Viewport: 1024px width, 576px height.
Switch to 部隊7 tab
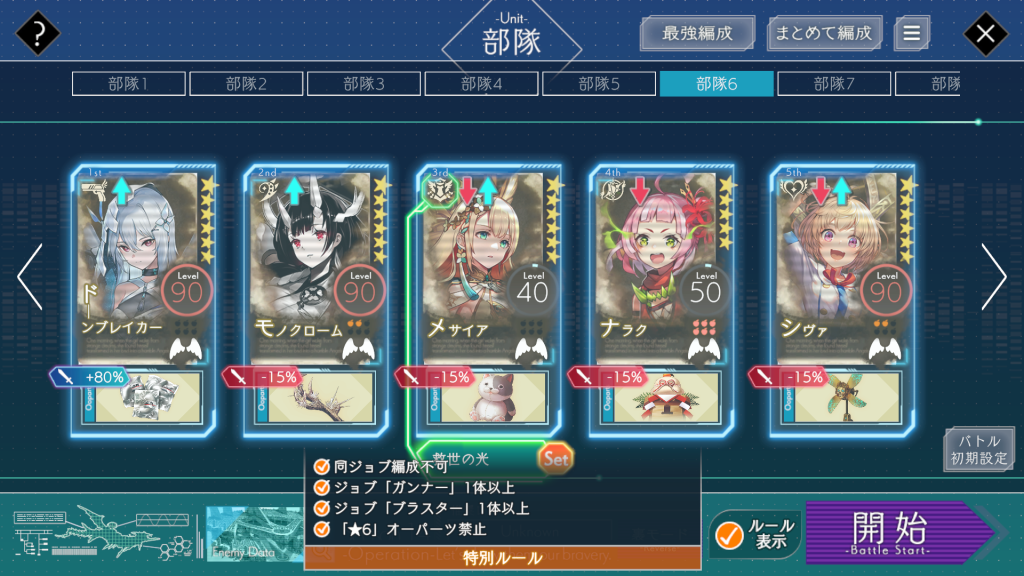(834, 84)
